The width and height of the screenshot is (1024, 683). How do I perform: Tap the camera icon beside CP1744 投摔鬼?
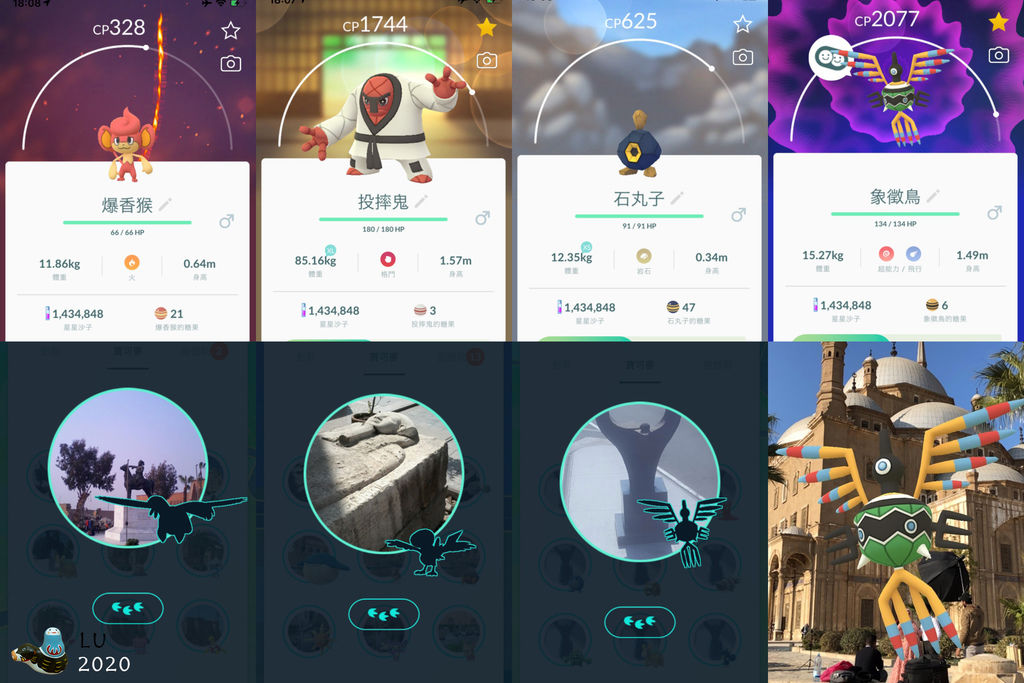(x=487, y=60)
